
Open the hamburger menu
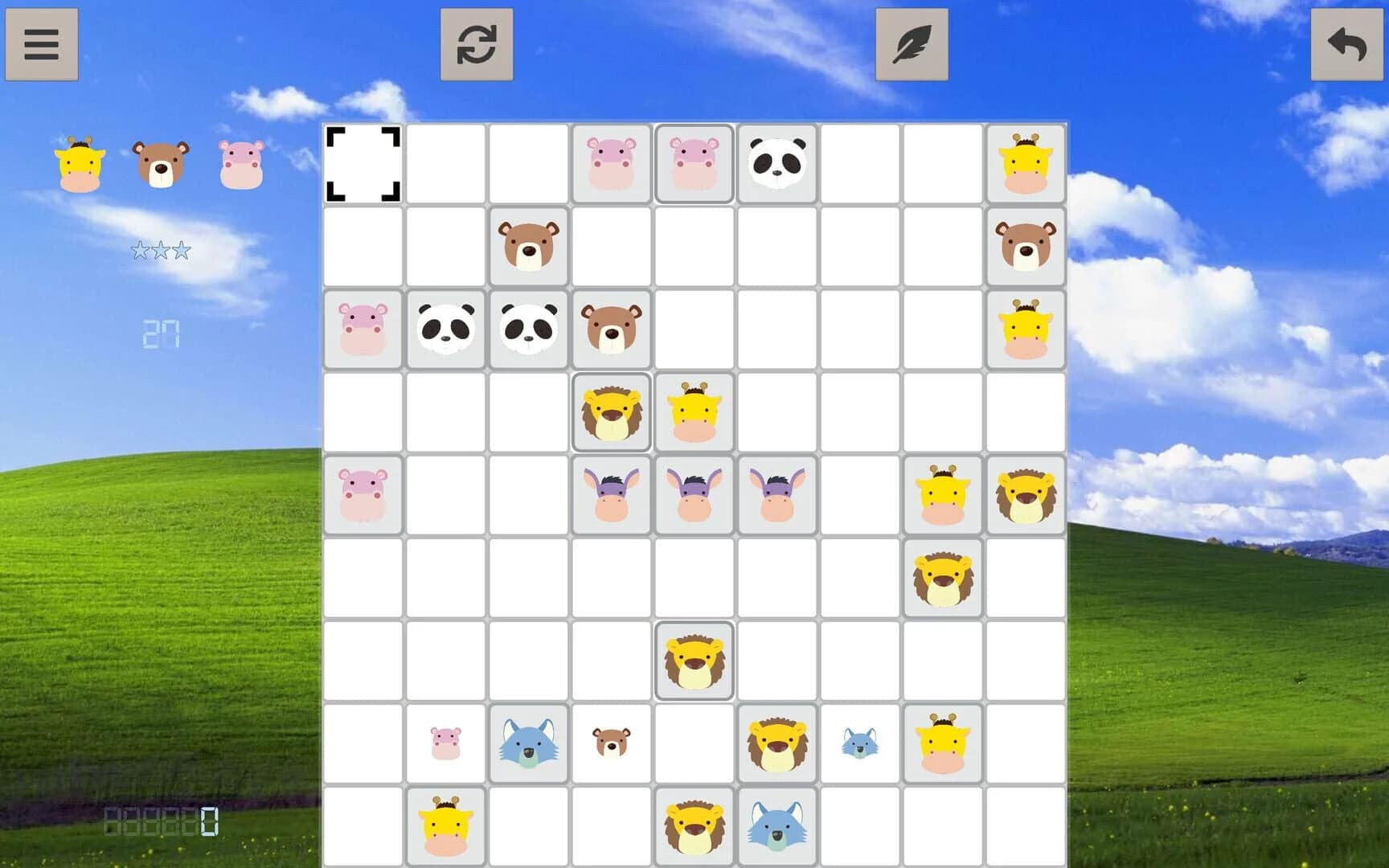tap(42, 44)
